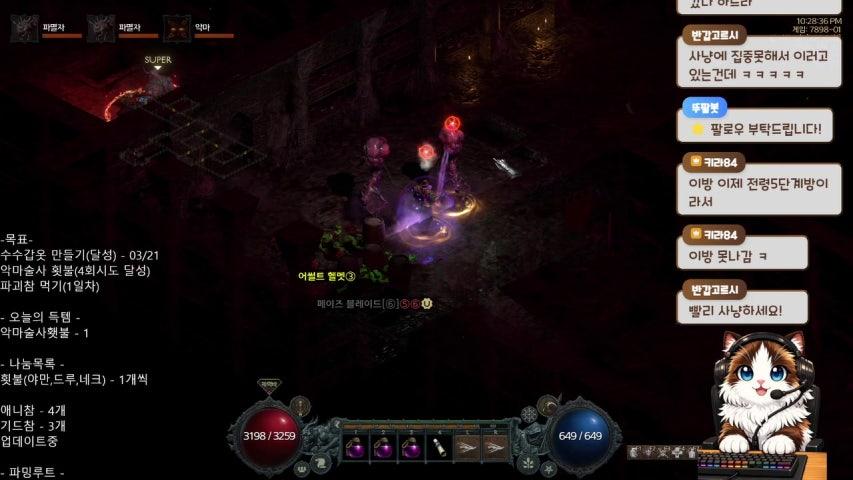This screenshot has width=853, height=480.
Task: Open the right-click skill selector marked R
Action: click(494, 447)
